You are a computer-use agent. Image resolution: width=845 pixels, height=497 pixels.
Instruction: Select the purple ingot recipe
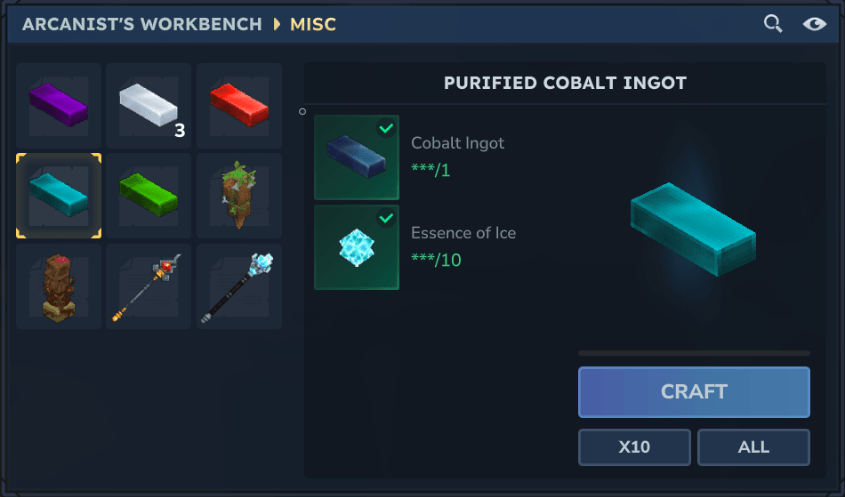[x=58, y=105]
